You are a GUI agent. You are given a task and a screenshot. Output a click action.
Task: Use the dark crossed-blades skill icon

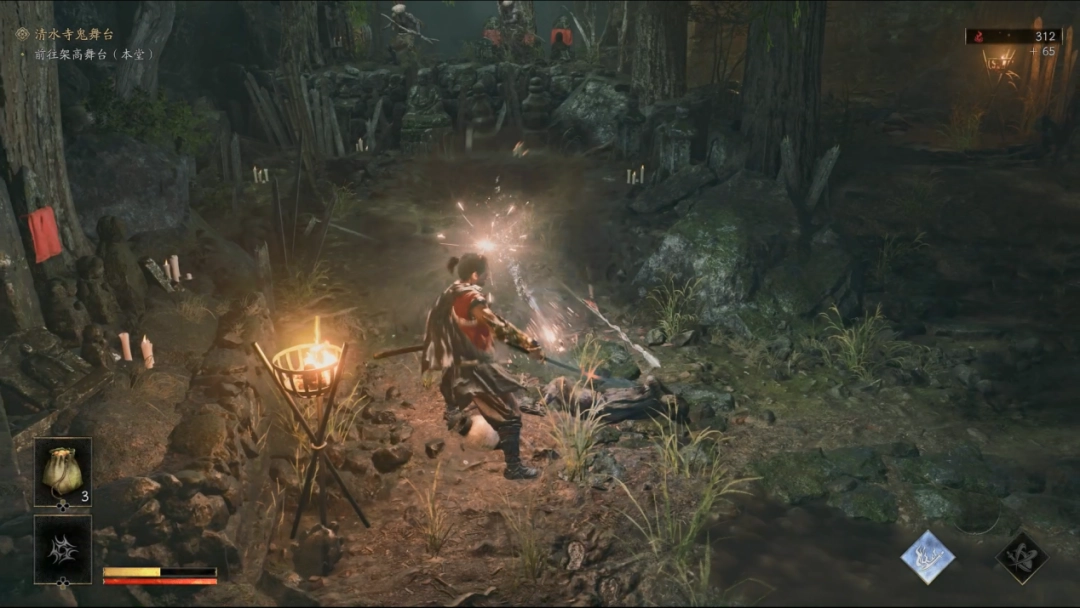pos(1021,558)
